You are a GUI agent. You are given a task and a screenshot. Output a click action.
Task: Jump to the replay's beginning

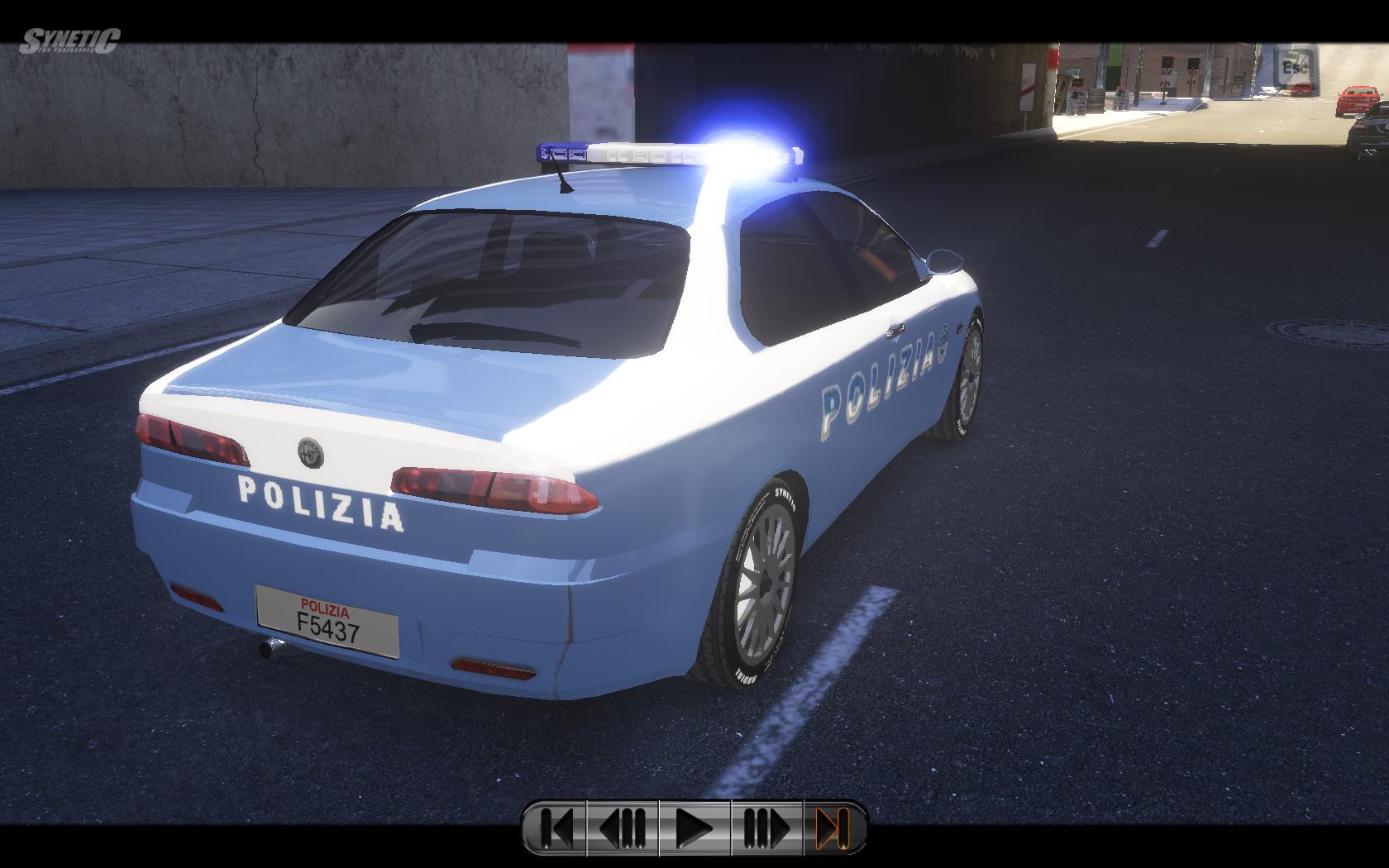[556, 827]
